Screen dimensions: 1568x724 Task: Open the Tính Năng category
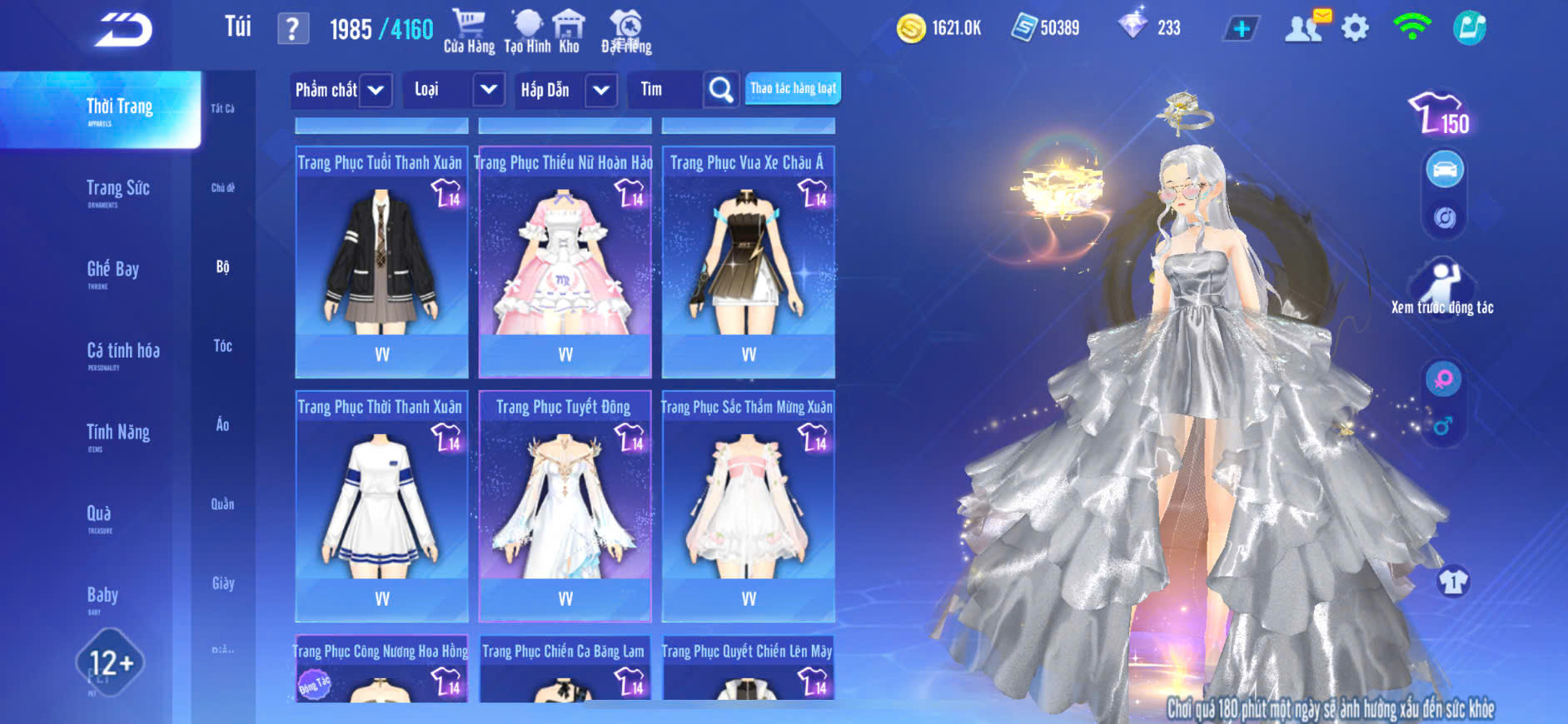click(x=117, y=434)
